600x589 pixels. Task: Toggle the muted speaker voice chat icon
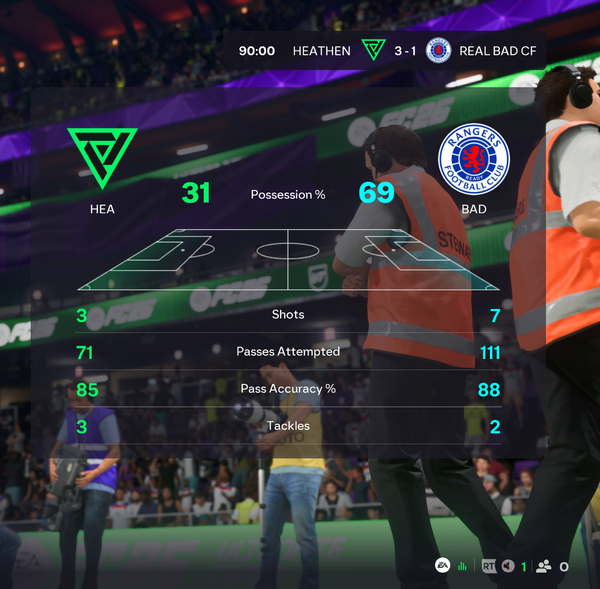click(508, 567)
